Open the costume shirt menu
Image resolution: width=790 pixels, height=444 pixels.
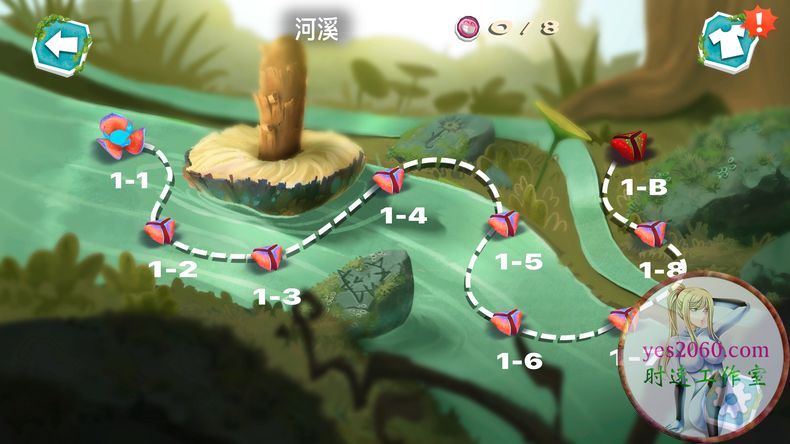[x=727, y=43]
